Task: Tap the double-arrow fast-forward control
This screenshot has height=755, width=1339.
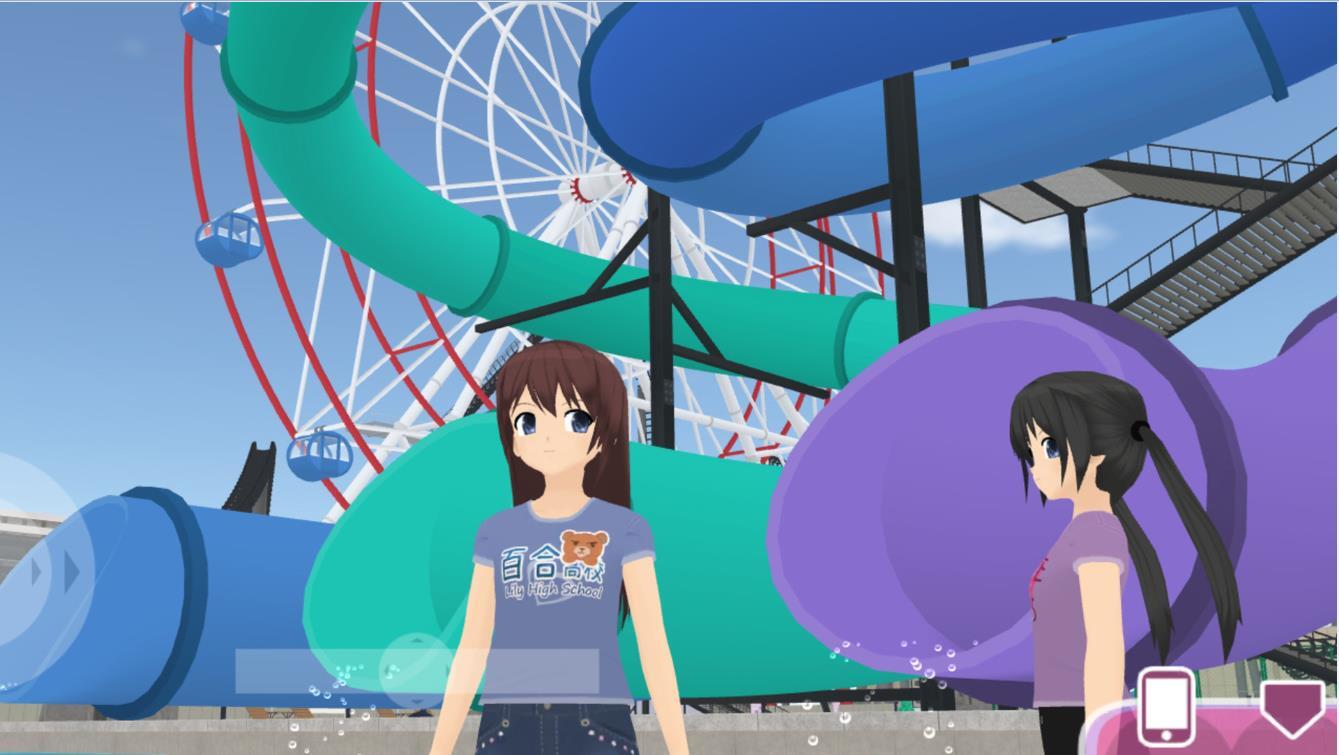Action: [56, 572]
